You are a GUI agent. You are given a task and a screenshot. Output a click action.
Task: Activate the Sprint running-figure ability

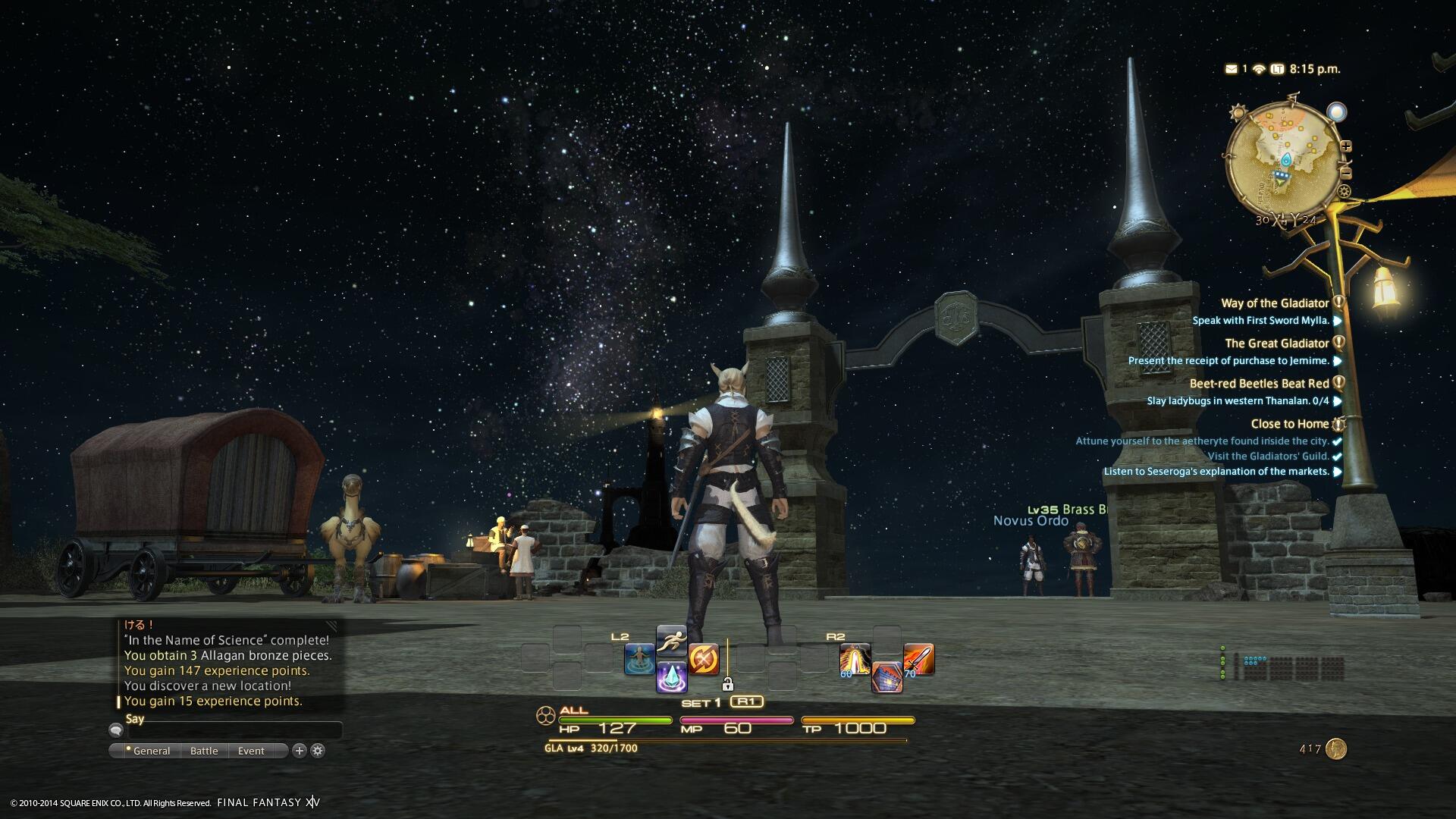(x=671, y=642)
